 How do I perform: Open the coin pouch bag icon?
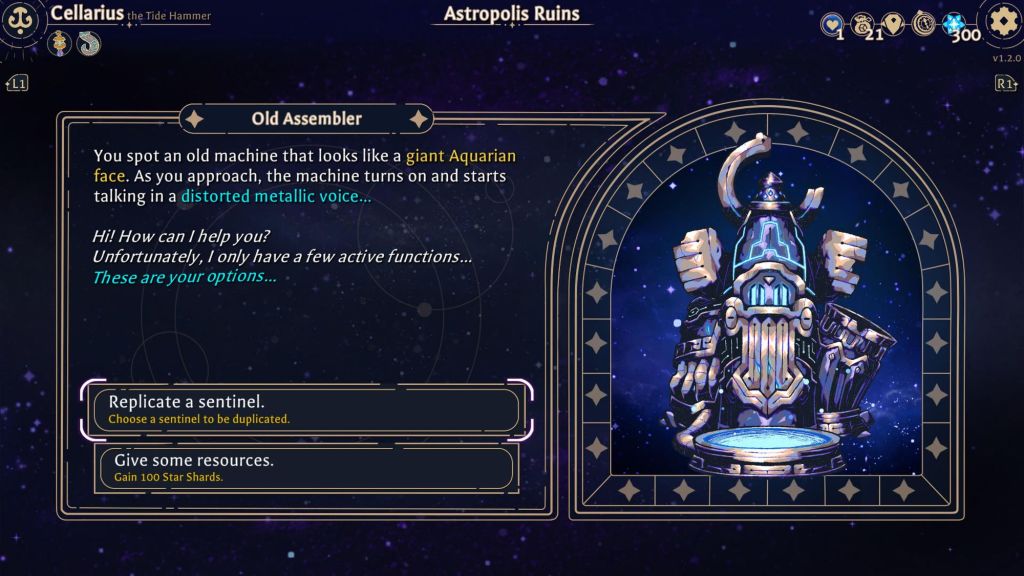tap(862, 24)
